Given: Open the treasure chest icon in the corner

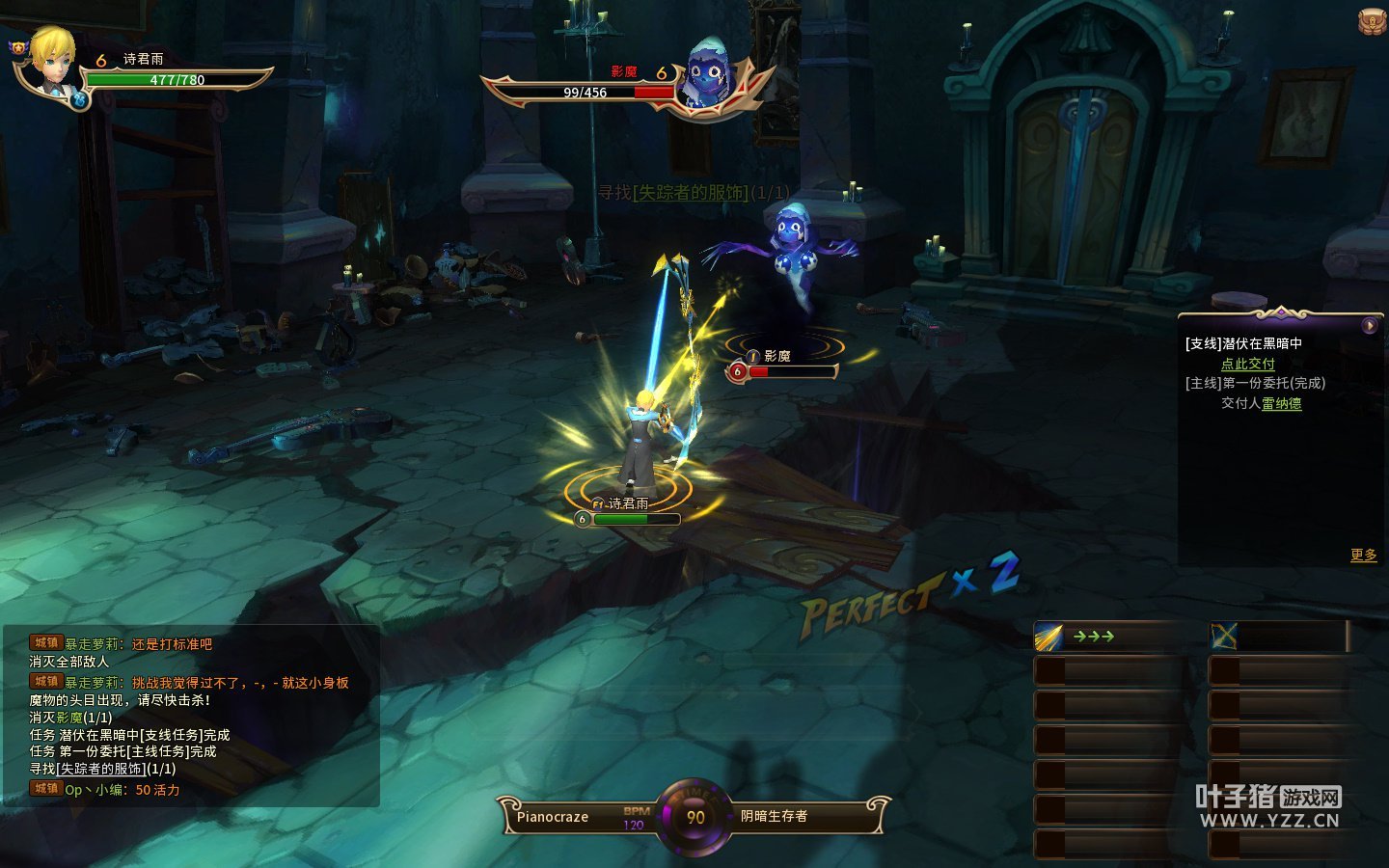Looking at the screenshot, I should 1372,21.
